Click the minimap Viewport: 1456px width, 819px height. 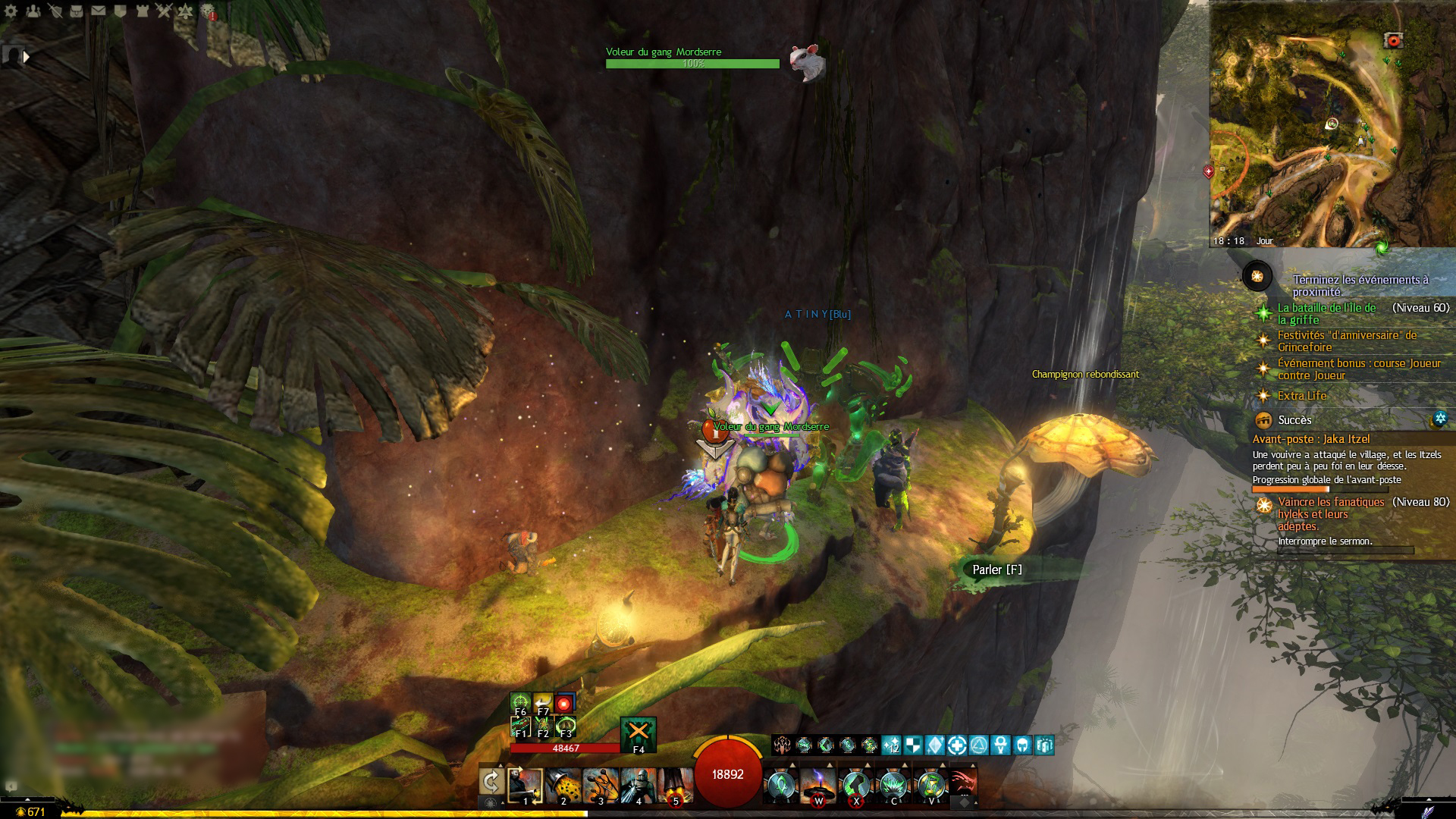point(1332,125)
